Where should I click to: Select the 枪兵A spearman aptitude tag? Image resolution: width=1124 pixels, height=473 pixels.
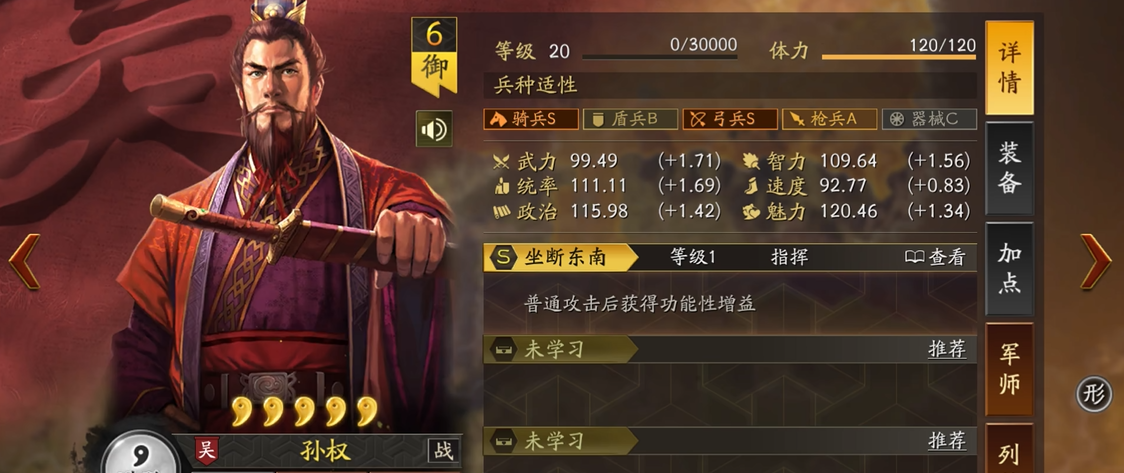(829, 119)
